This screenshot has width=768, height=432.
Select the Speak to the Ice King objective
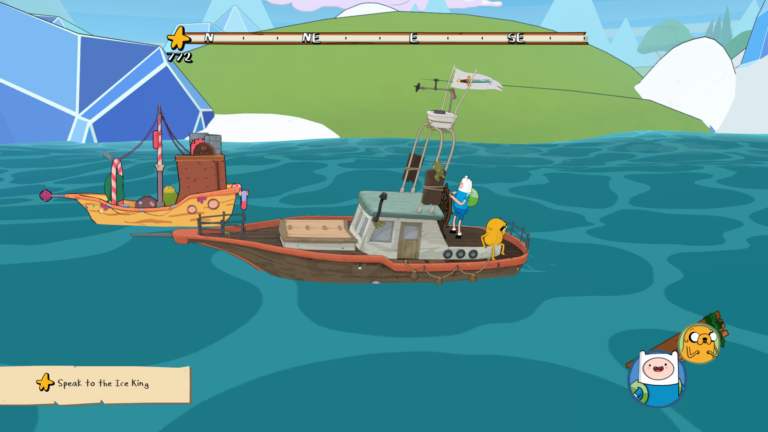95,383
